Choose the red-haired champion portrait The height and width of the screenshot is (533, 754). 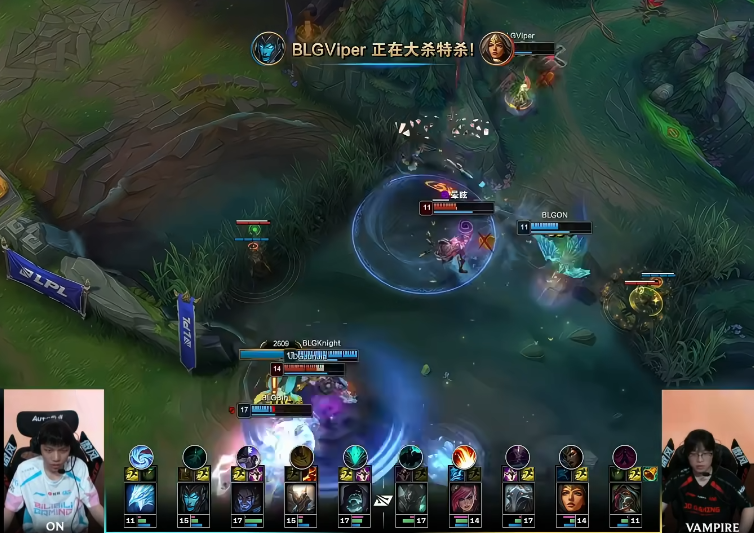[464, 498]
